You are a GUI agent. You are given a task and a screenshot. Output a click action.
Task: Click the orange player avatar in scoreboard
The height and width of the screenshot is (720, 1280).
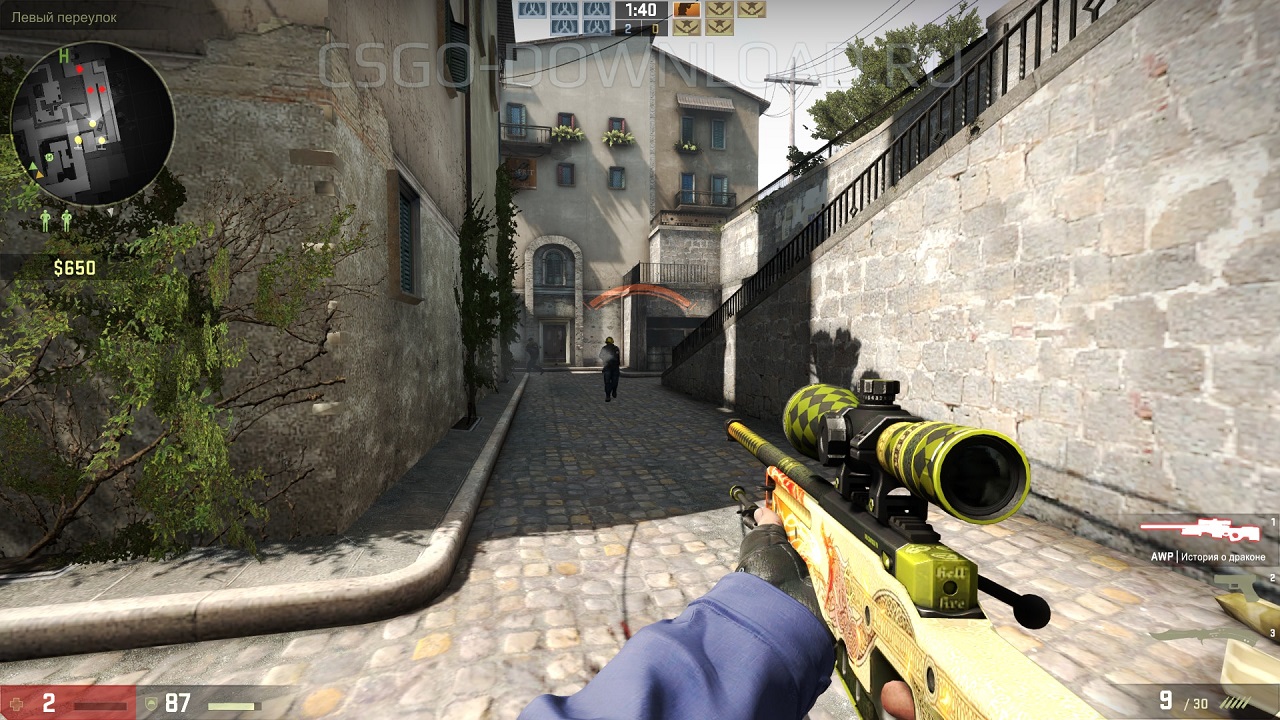(x=687, y=9)
